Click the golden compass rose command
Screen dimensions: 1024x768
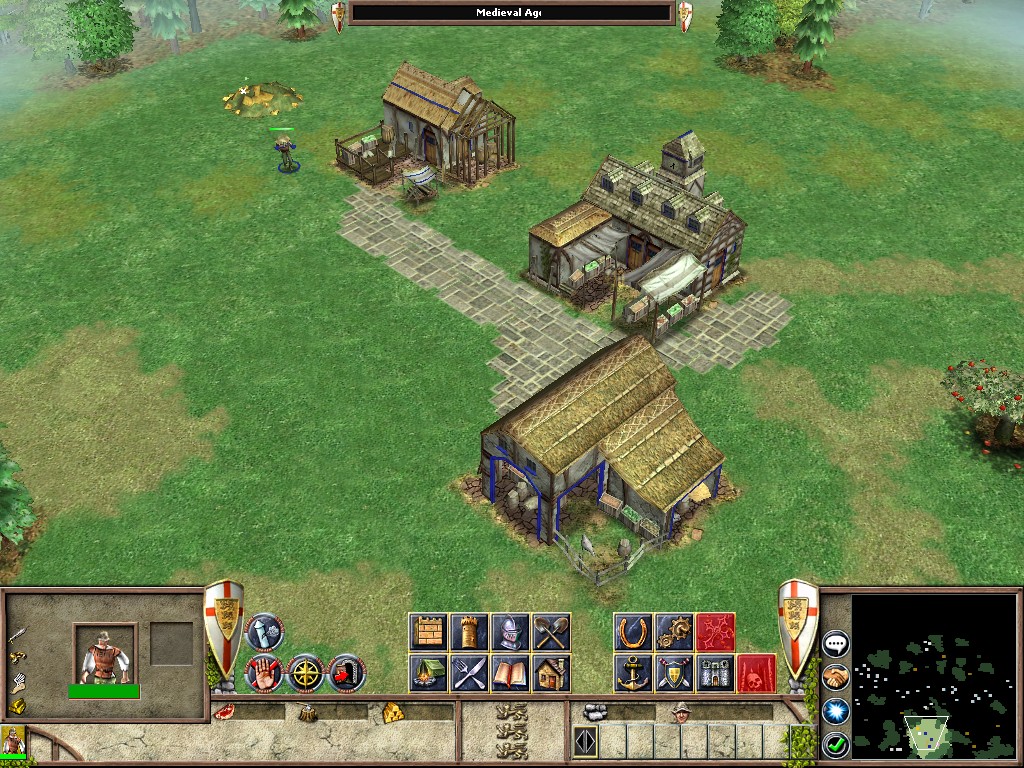[306, 673]
